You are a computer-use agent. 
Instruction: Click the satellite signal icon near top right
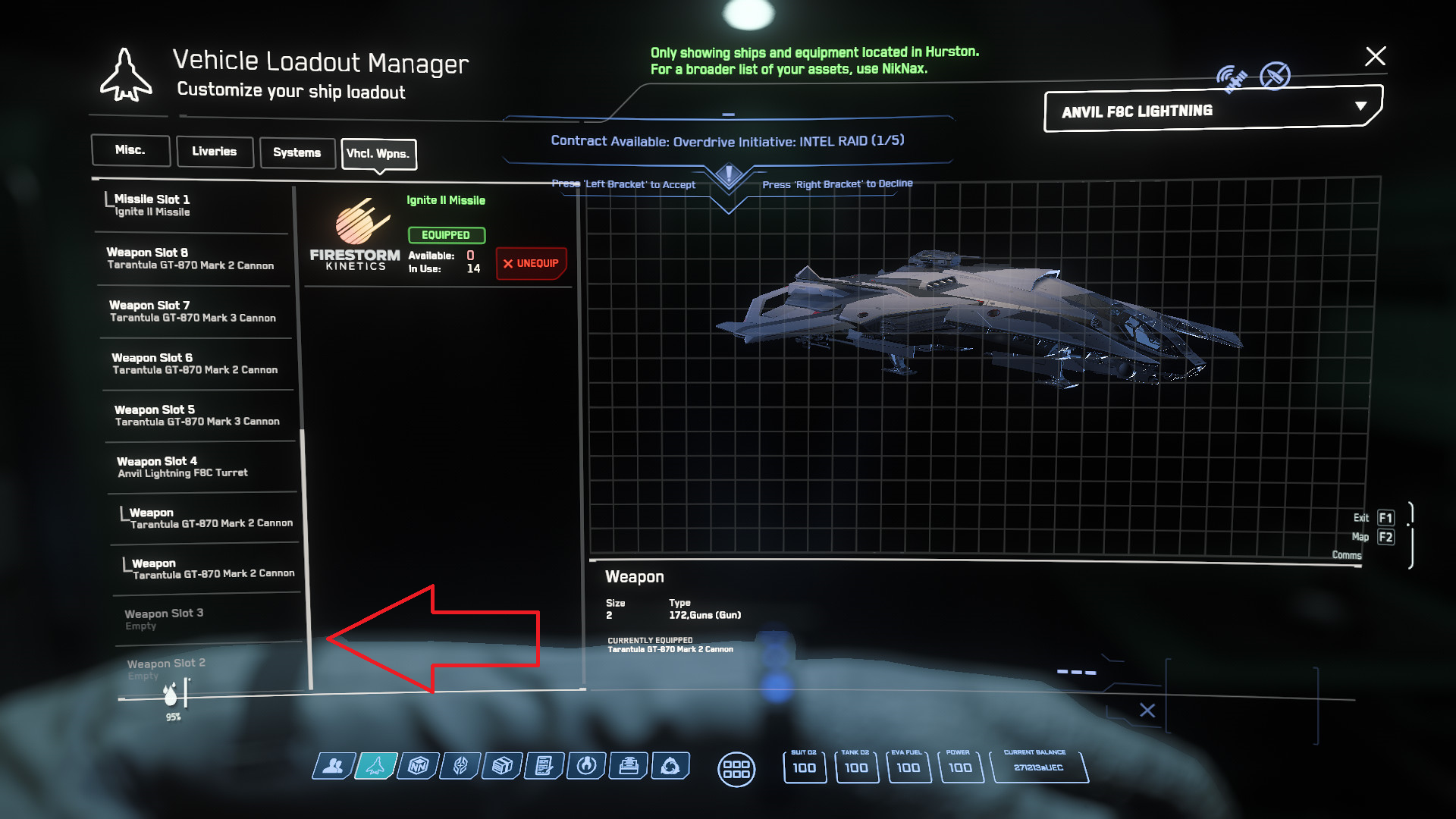(1232, 76)
